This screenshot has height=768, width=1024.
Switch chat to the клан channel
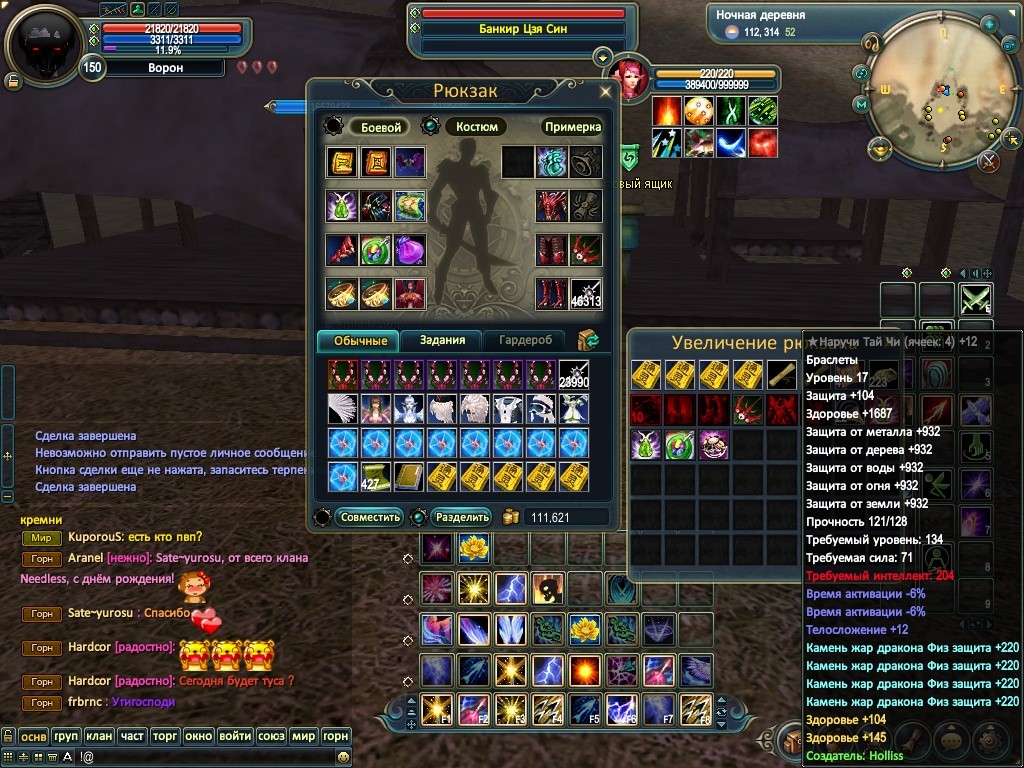point(98,736)
